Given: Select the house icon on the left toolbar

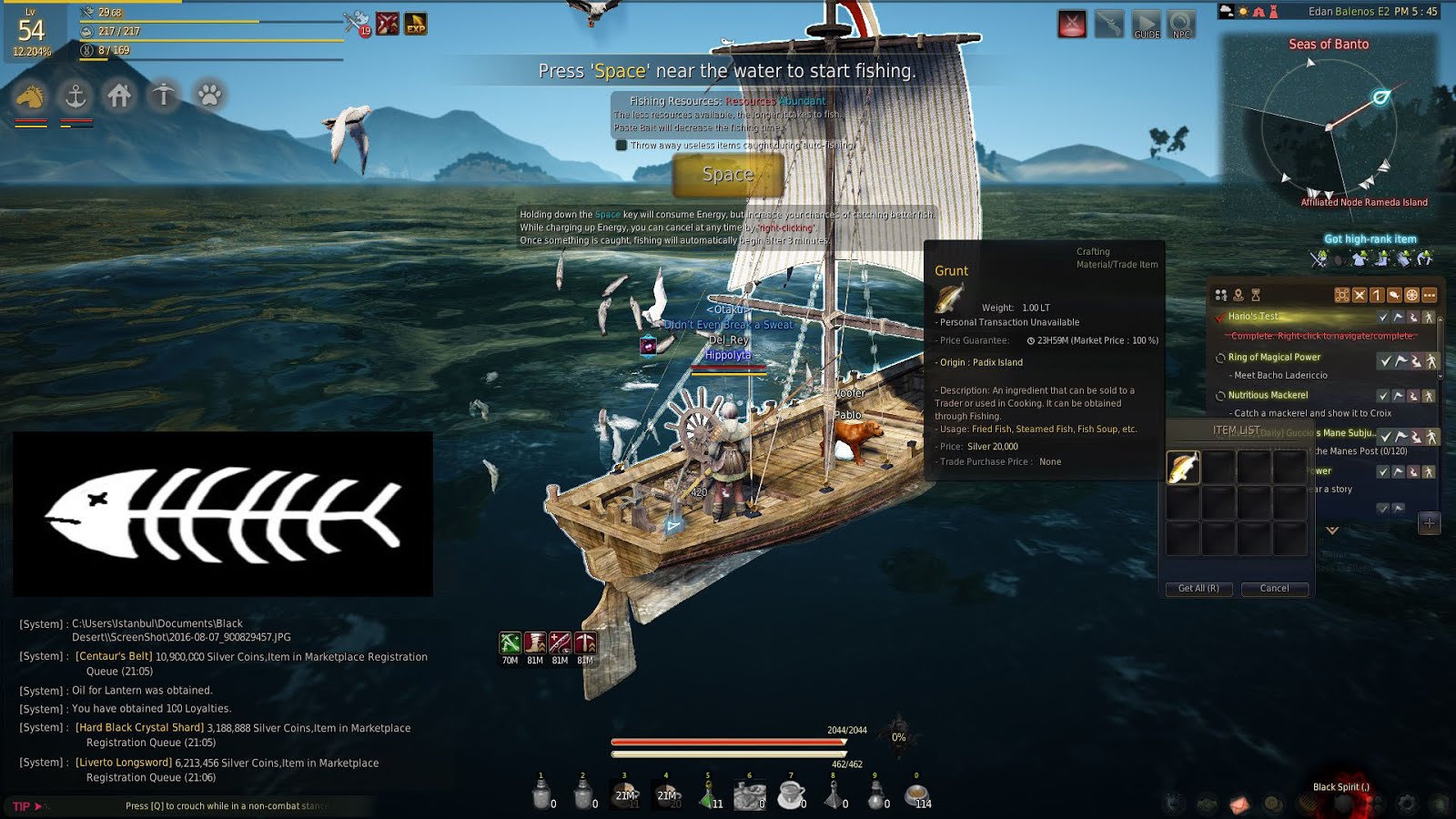Looking at the screenshot, I should click(x=119, y=96).
